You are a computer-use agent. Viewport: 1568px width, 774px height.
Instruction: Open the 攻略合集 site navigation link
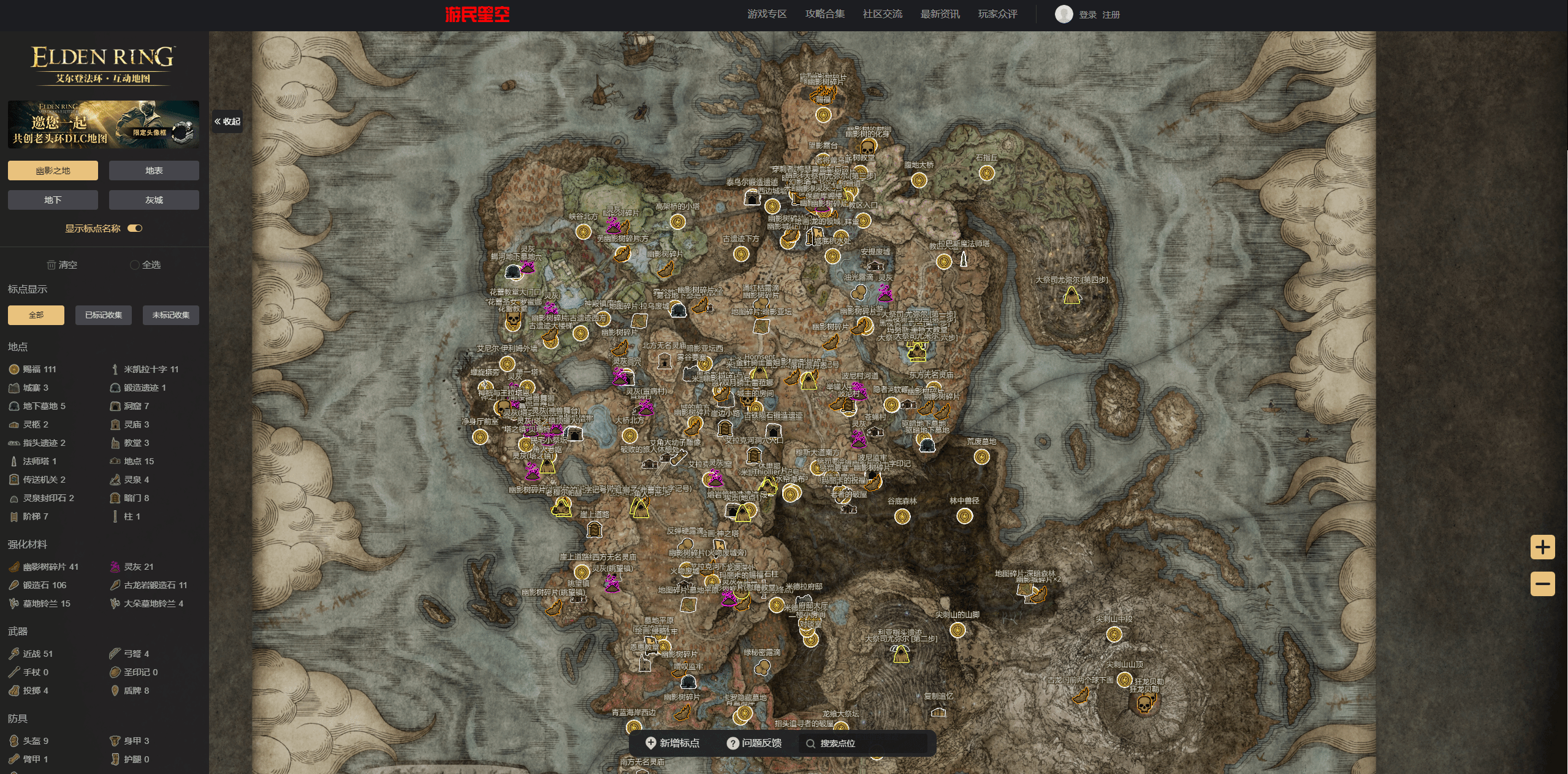824,14
